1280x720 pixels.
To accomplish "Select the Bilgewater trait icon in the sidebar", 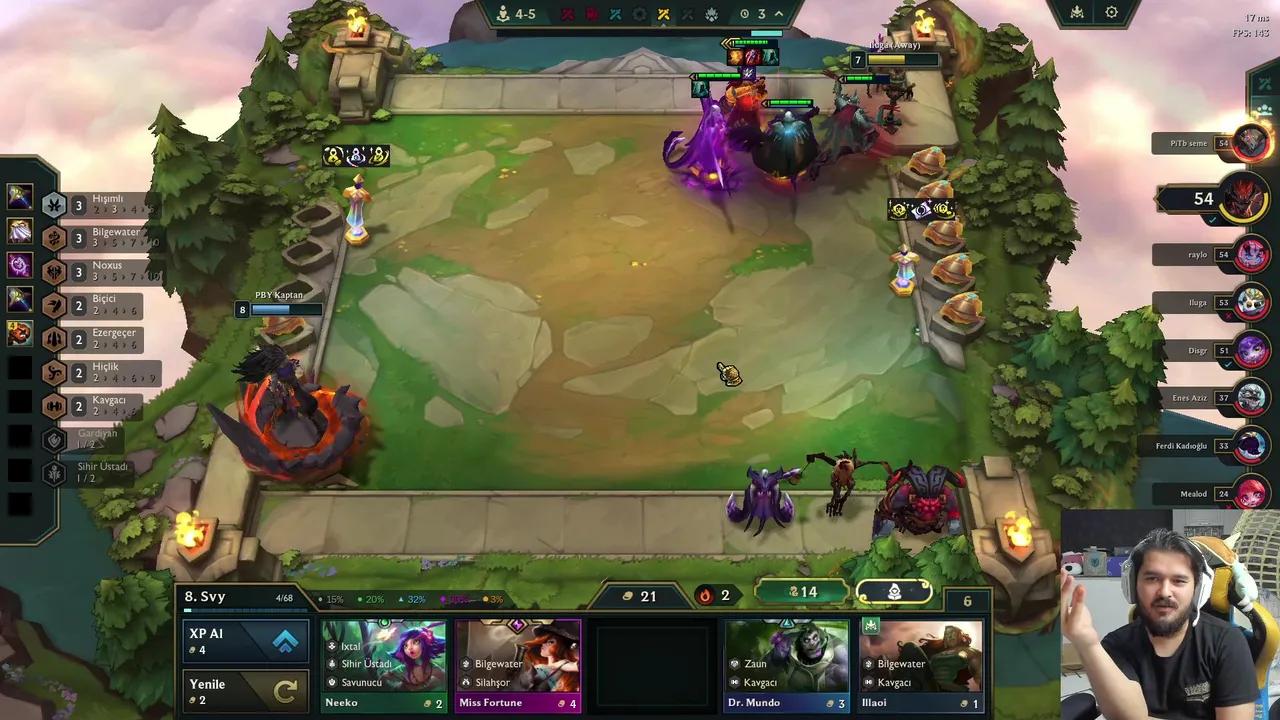I will (55, 238).
